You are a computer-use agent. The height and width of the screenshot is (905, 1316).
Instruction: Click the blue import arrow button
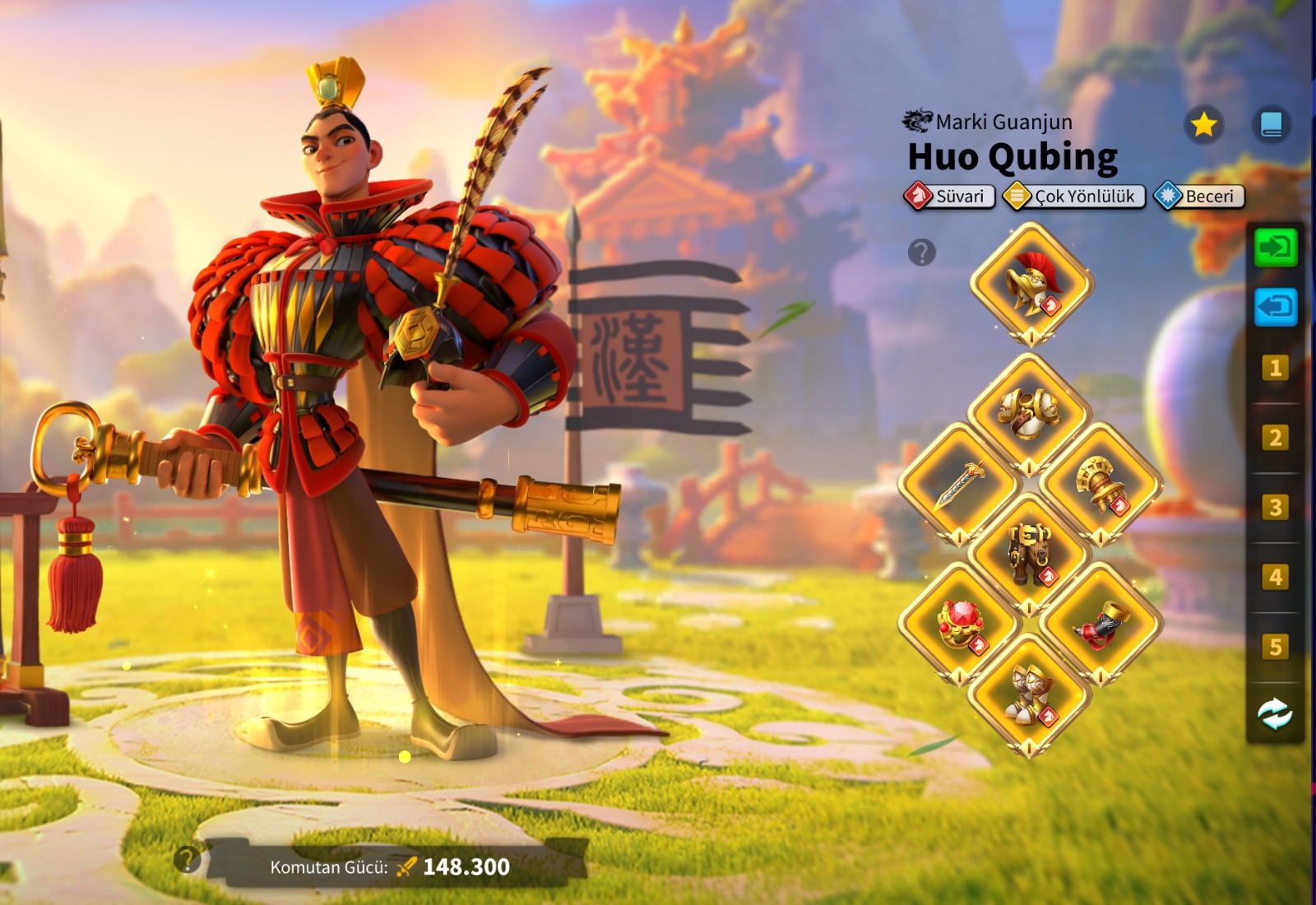1275,307
